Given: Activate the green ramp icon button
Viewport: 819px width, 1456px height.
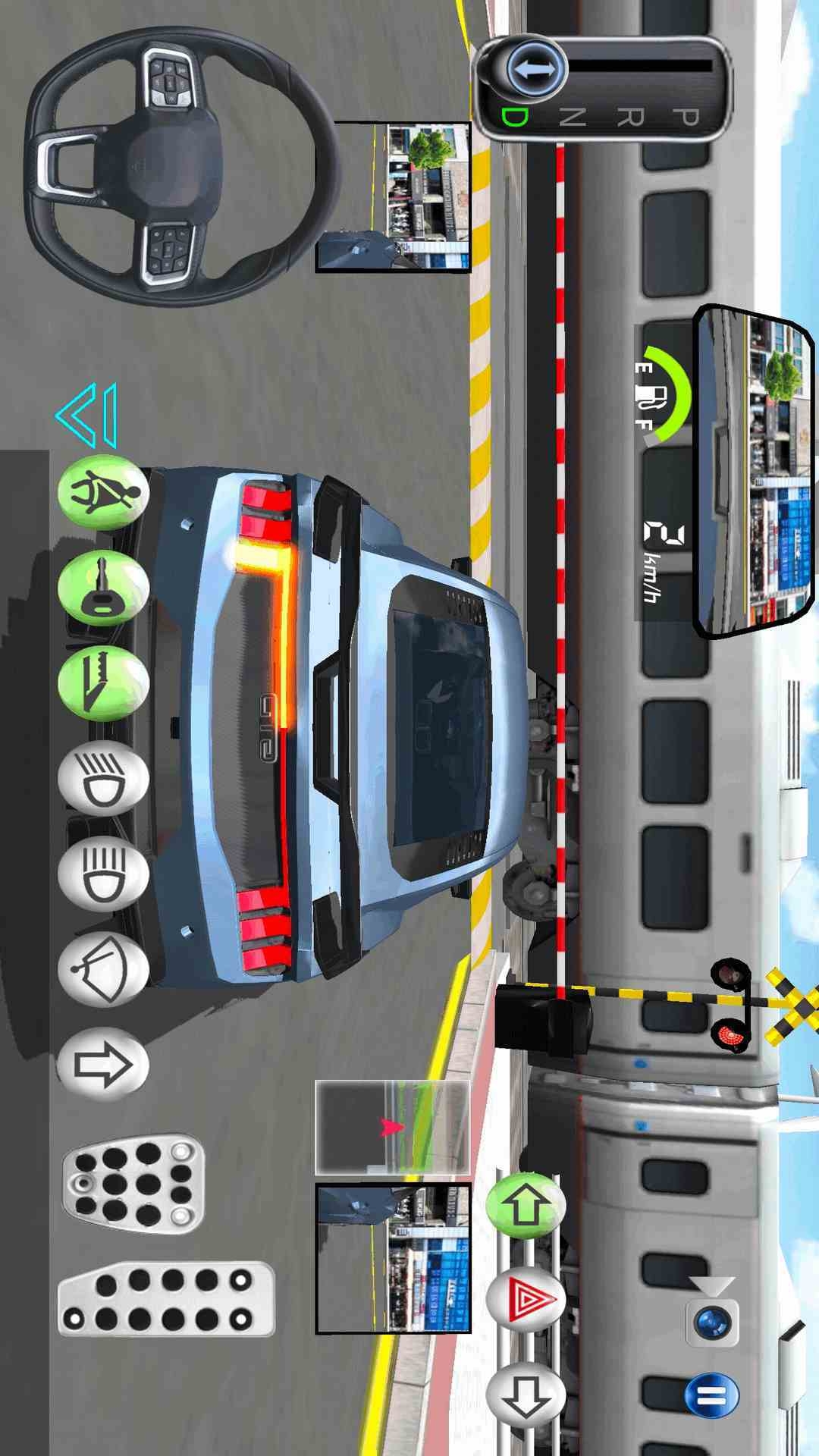Looking at the screenshot, I should point(104,684).
